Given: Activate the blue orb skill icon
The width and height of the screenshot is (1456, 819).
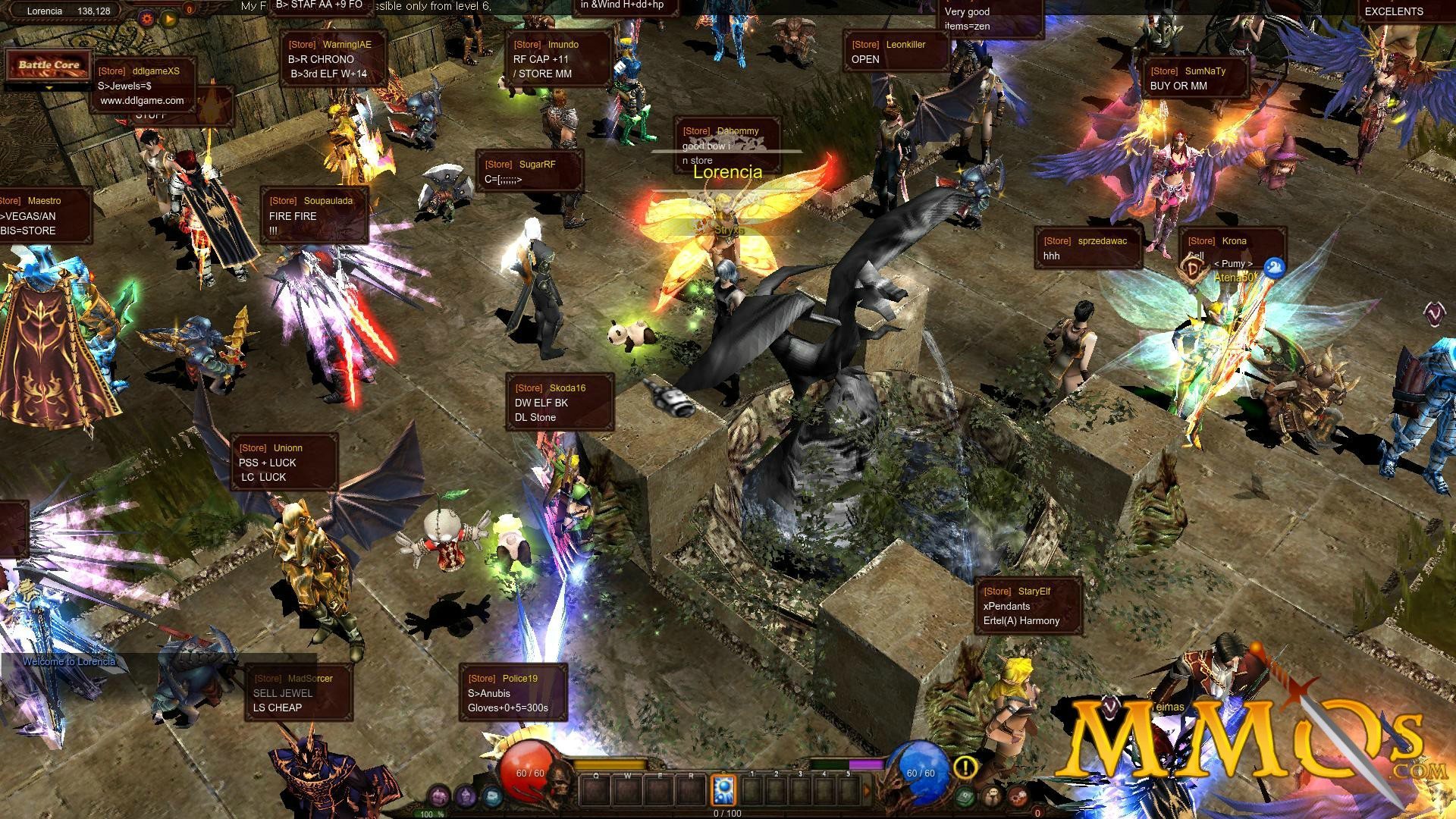Looking at the screenshot, I should [723, 791].
